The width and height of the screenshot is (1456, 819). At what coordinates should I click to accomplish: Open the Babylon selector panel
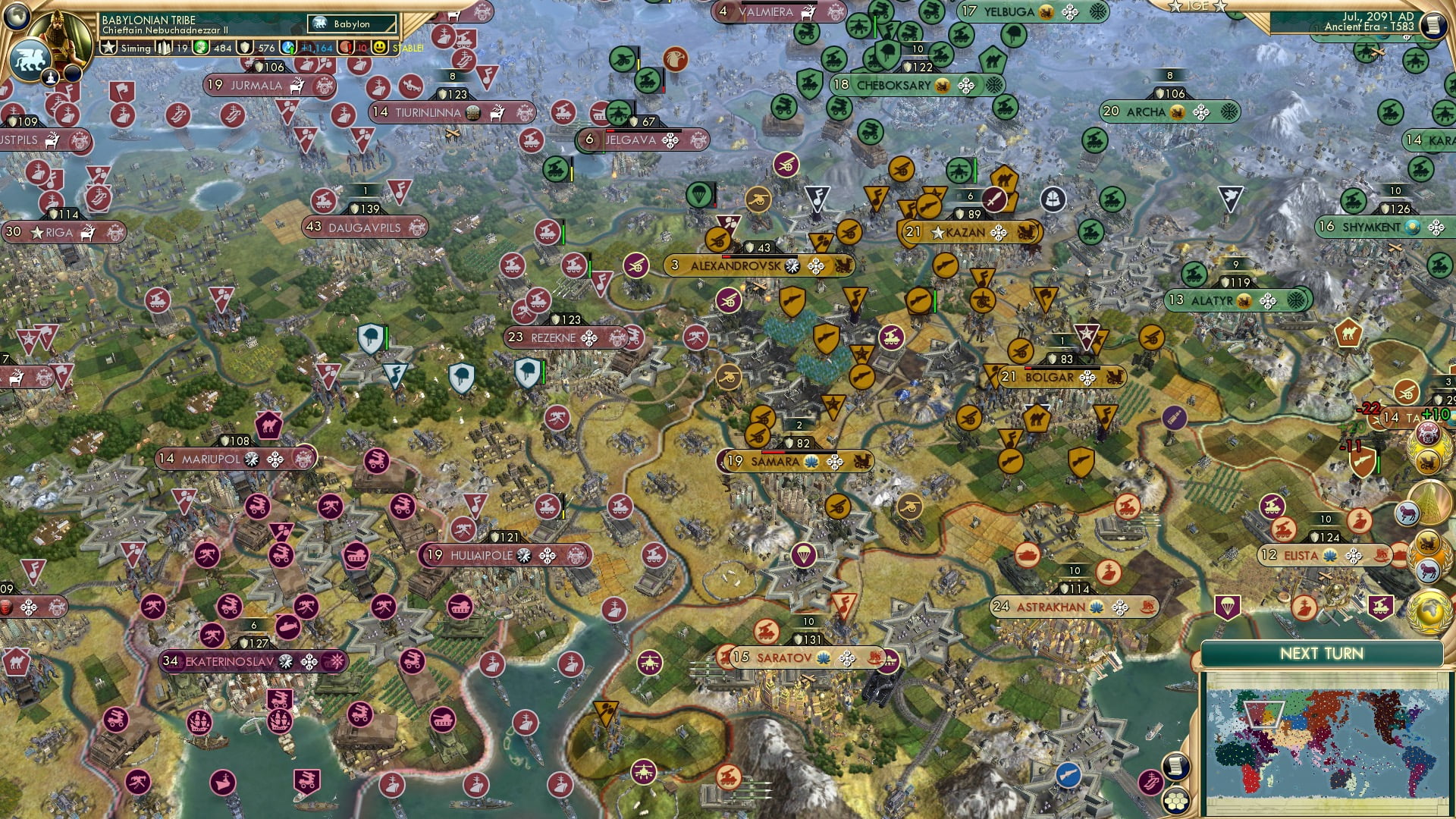(x=350, y=24)
